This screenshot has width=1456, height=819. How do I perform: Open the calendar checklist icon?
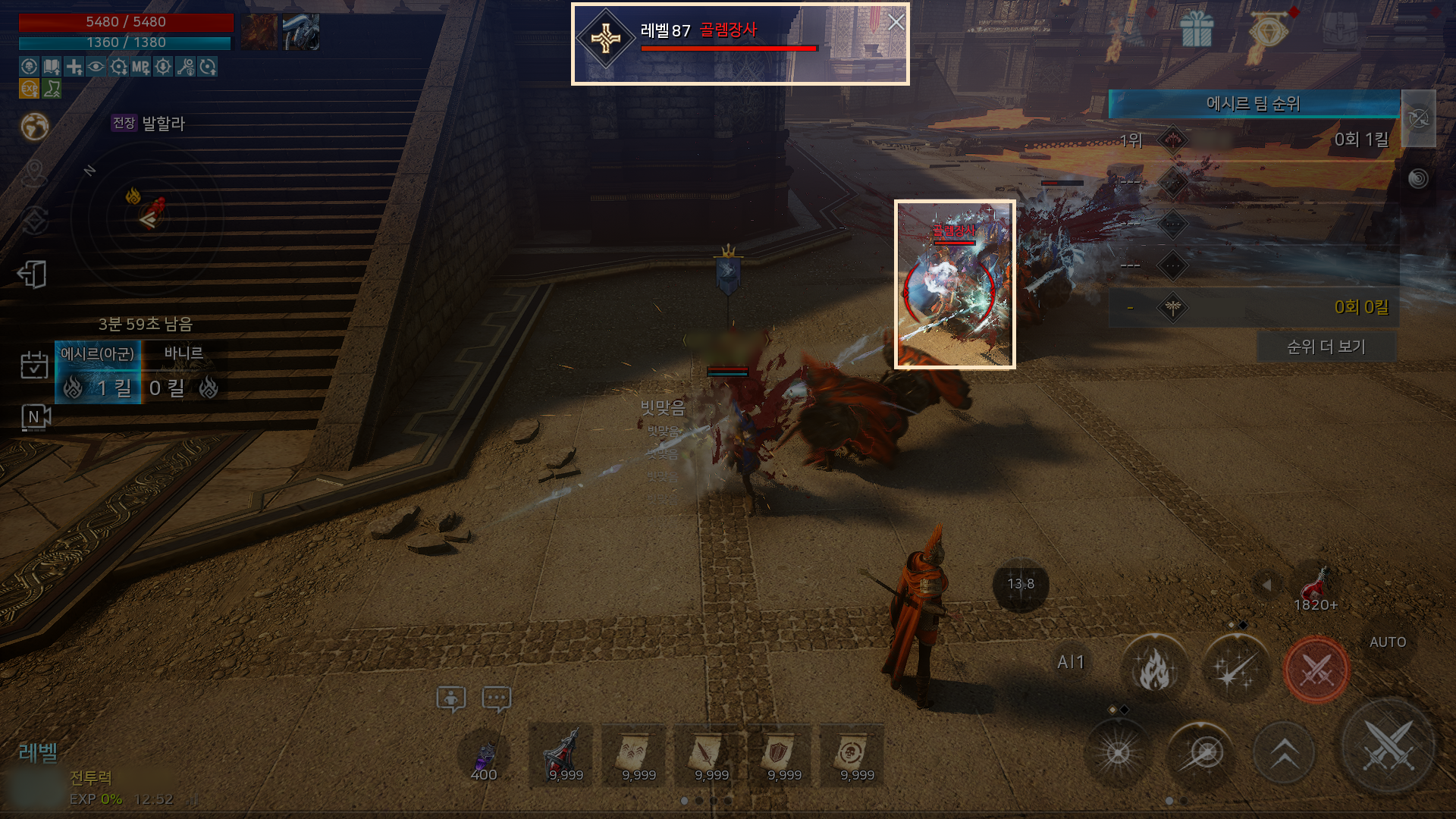(34, 366)
